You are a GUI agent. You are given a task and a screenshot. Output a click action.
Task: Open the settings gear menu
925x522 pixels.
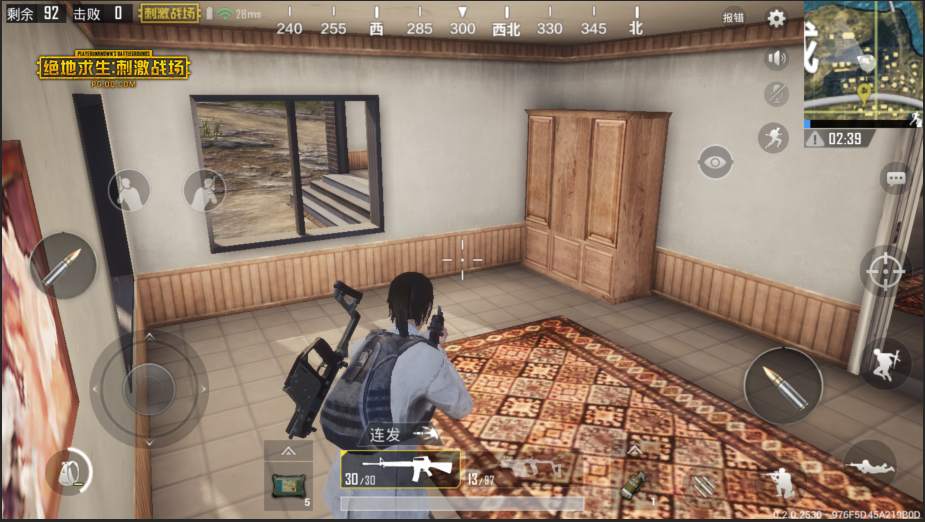(776, 18)
